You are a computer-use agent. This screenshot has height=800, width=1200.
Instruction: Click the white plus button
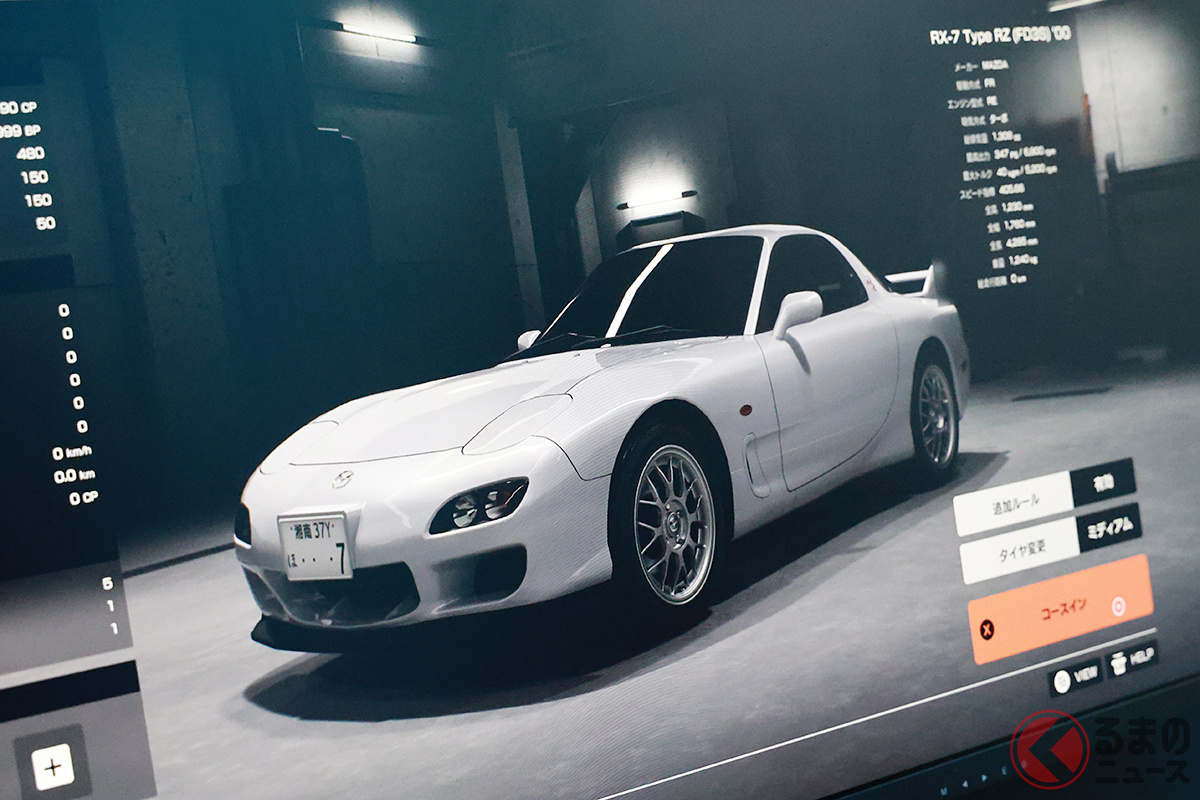point(52,767)
